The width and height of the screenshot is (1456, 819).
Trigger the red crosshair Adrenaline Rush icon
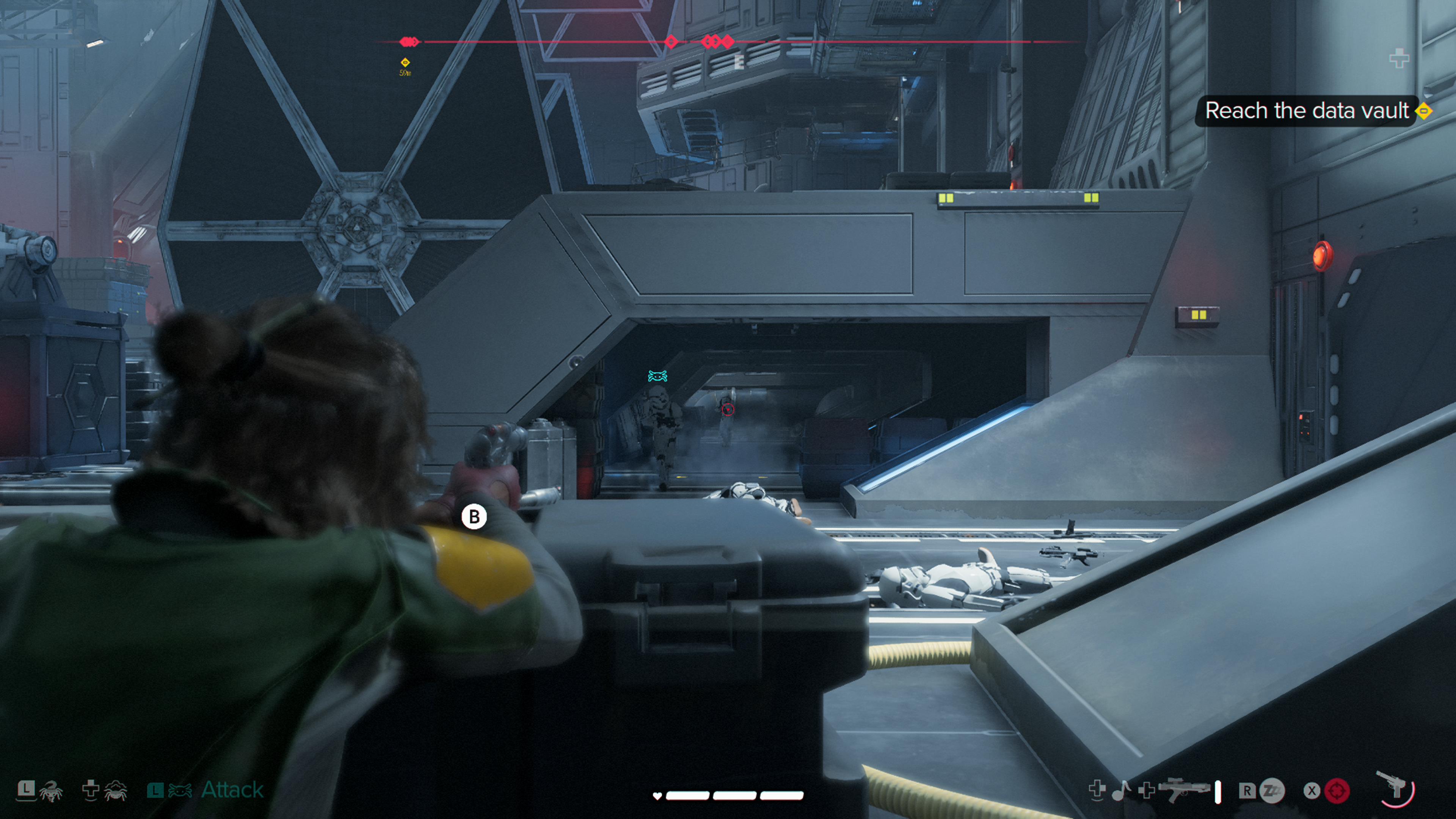point(1337,791)
